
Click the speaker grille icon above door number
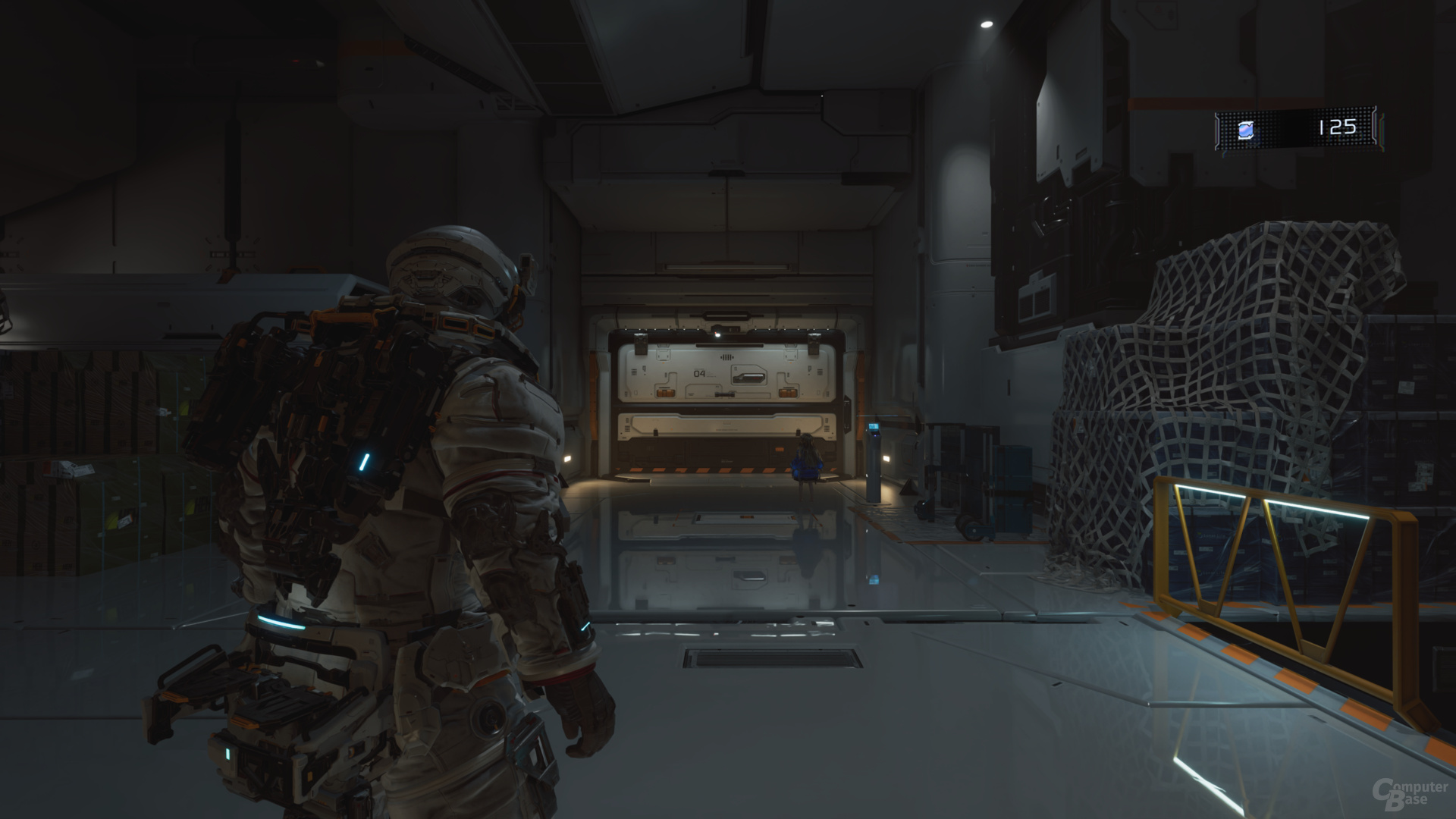click(727, 356)
